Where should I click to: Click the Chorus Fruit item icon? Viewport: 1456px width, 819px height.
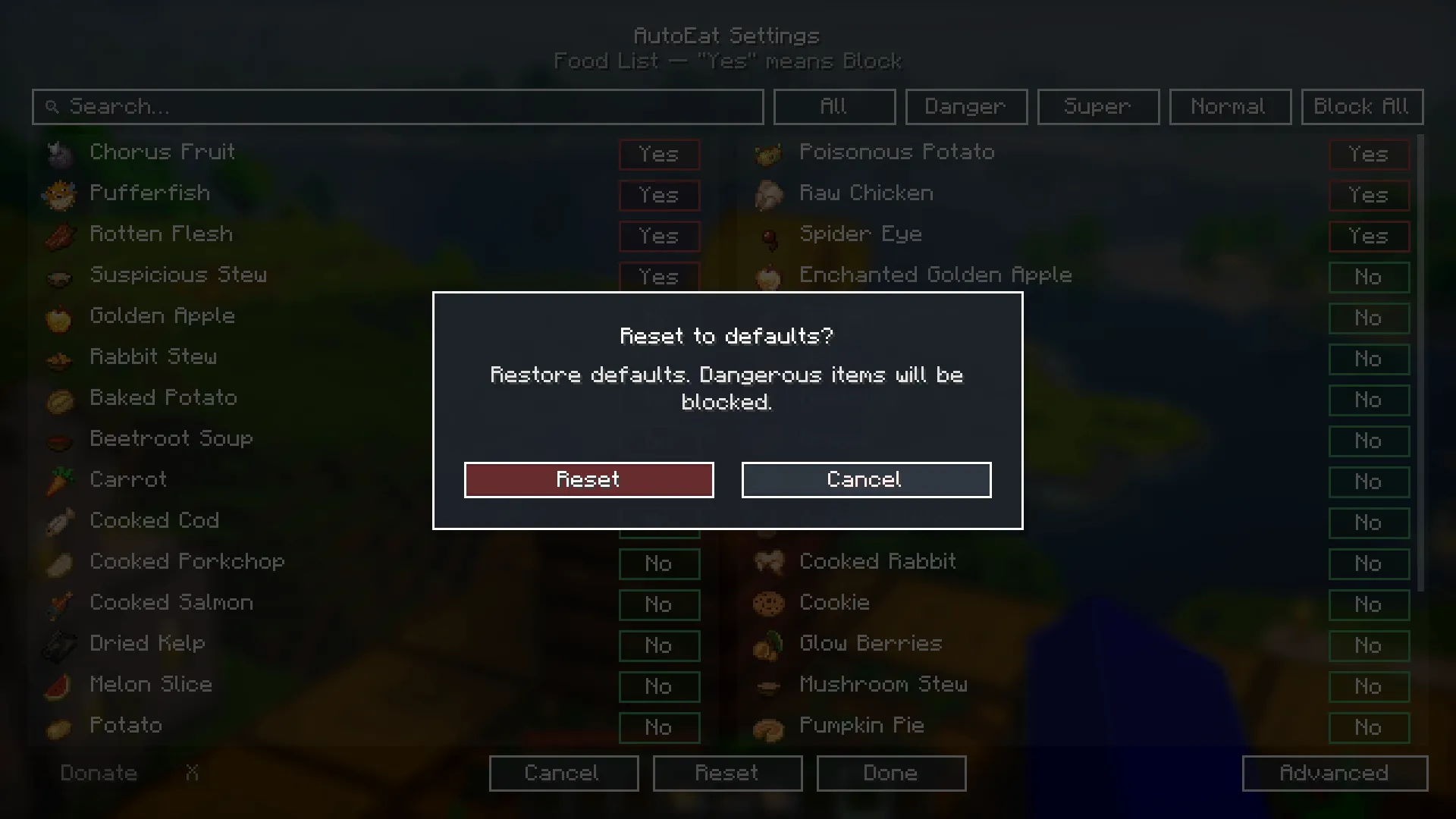tap(60, 154)
